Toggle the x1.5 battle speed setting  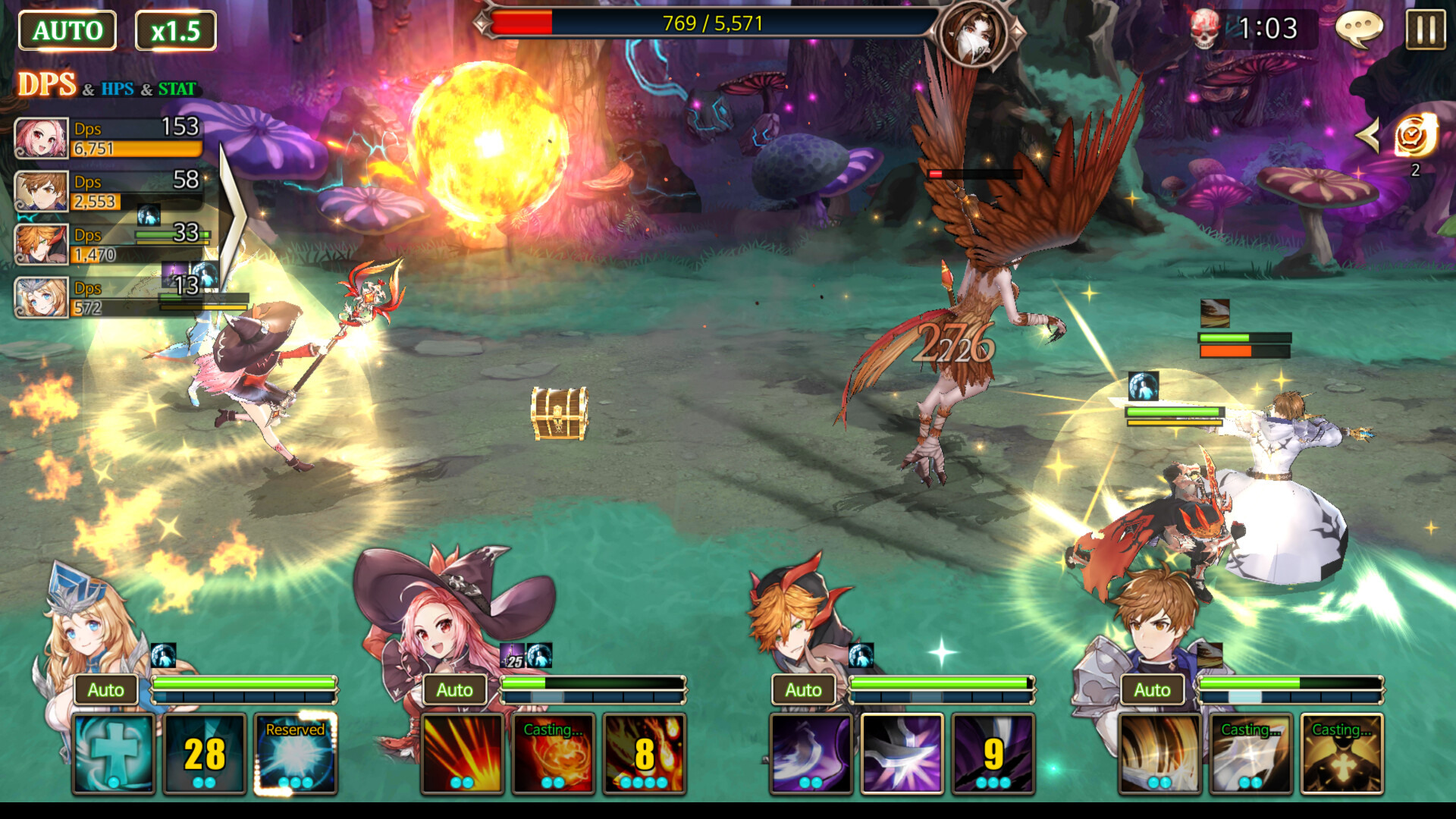[x=177, y=30]
